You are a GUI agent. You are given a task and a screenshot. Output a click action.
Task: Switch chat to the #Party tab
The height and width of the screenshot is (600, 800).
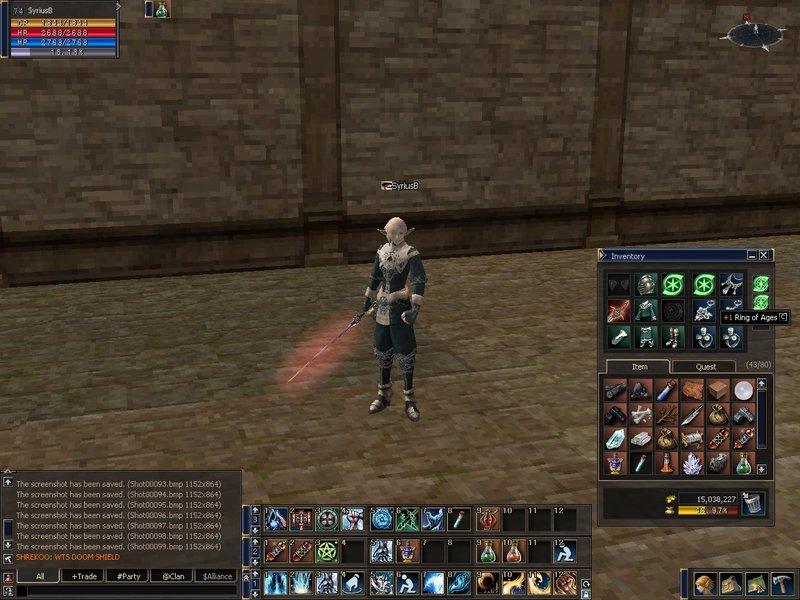[x=127, y=576]
